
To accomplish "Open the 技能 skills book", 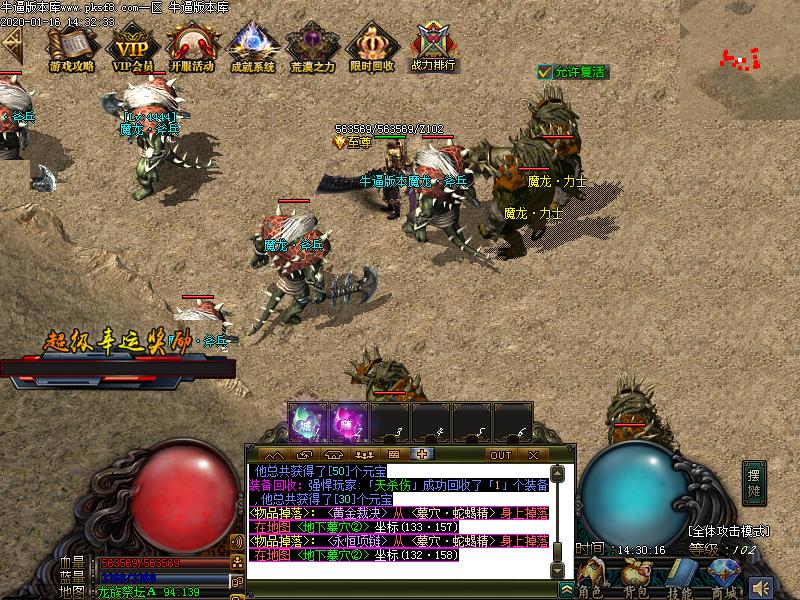I will click(x=681, y=578).
